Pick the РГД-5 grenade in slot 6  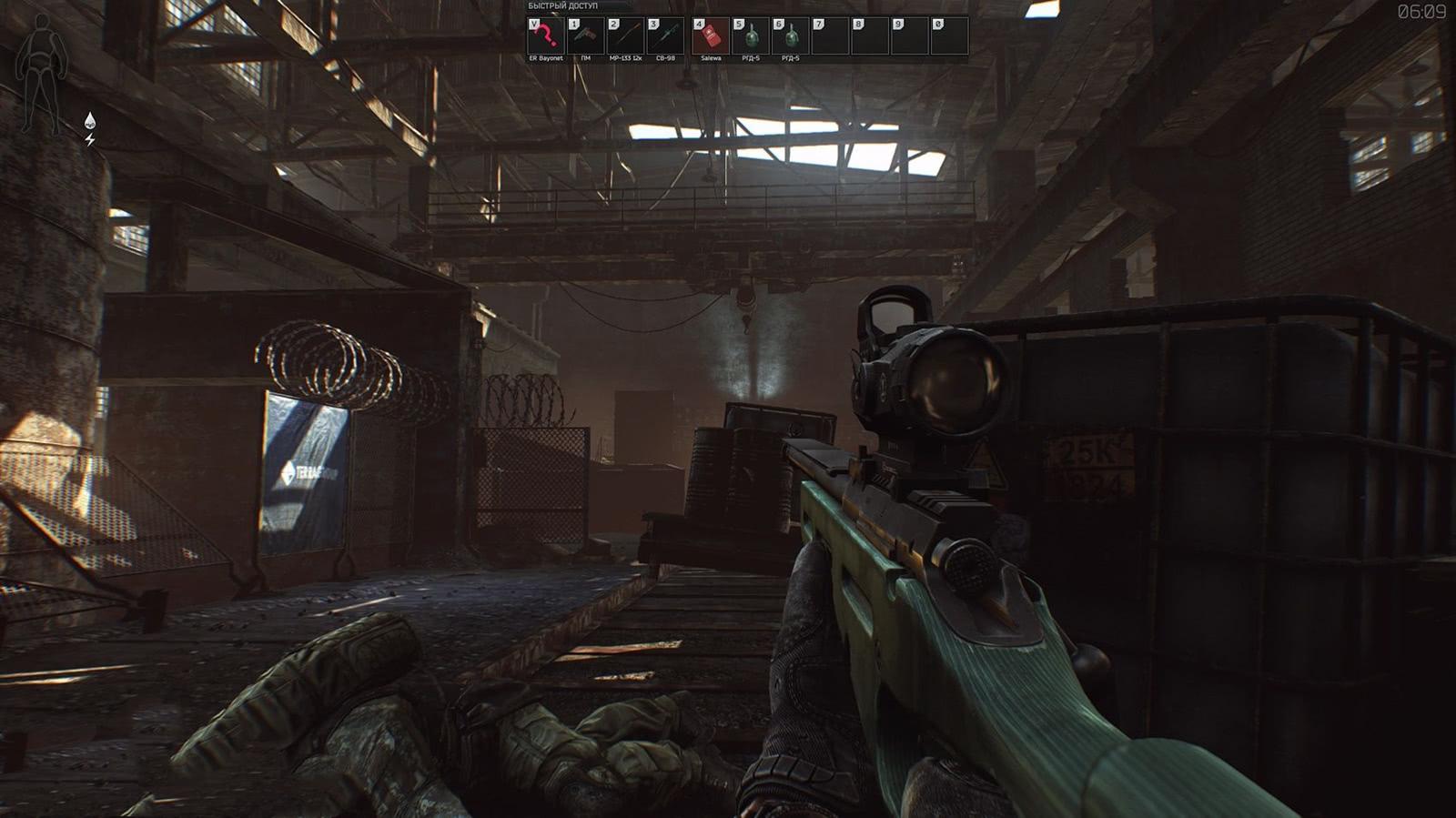click(x=791, y=36)
